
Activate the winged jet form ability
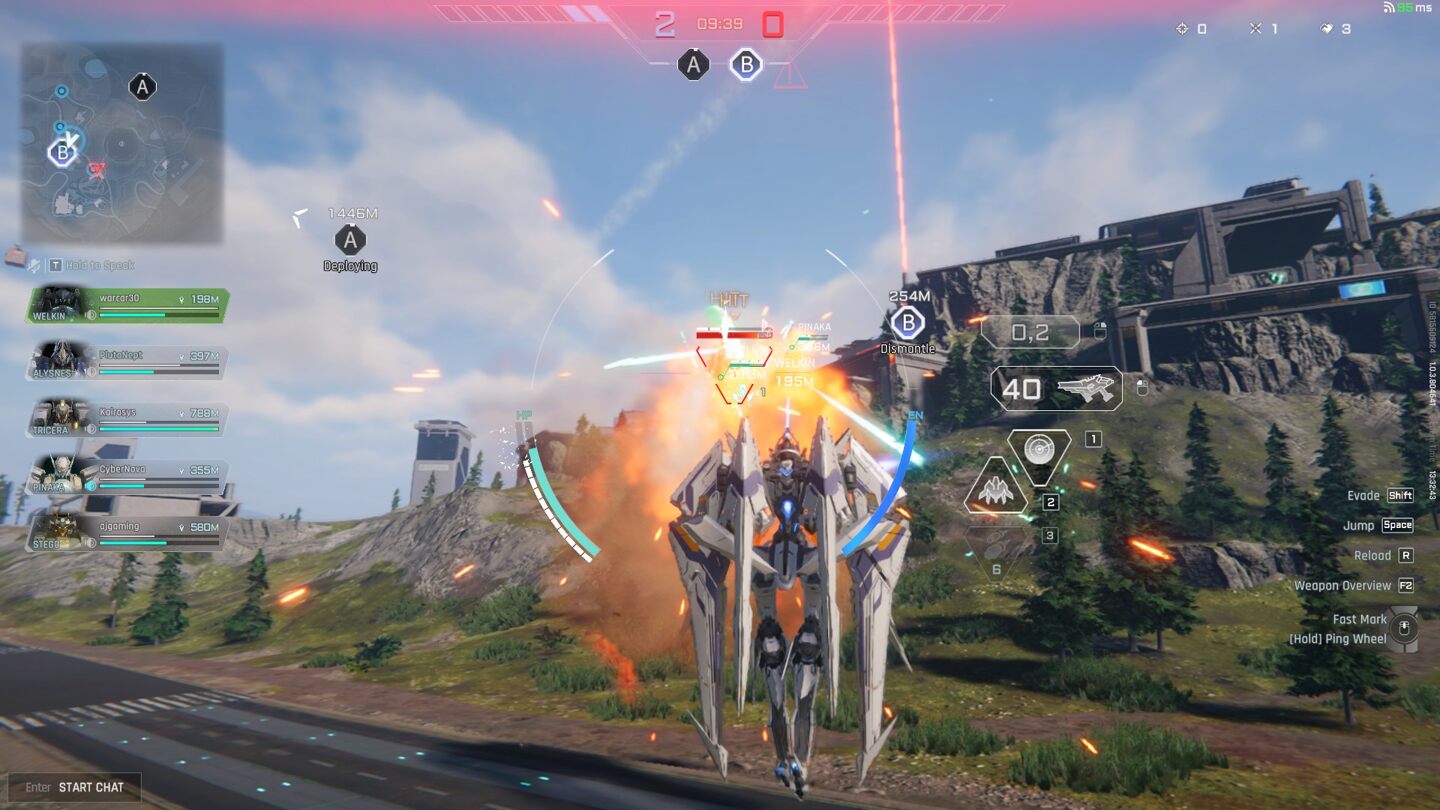pyautogui.click(x=996, y=489)
